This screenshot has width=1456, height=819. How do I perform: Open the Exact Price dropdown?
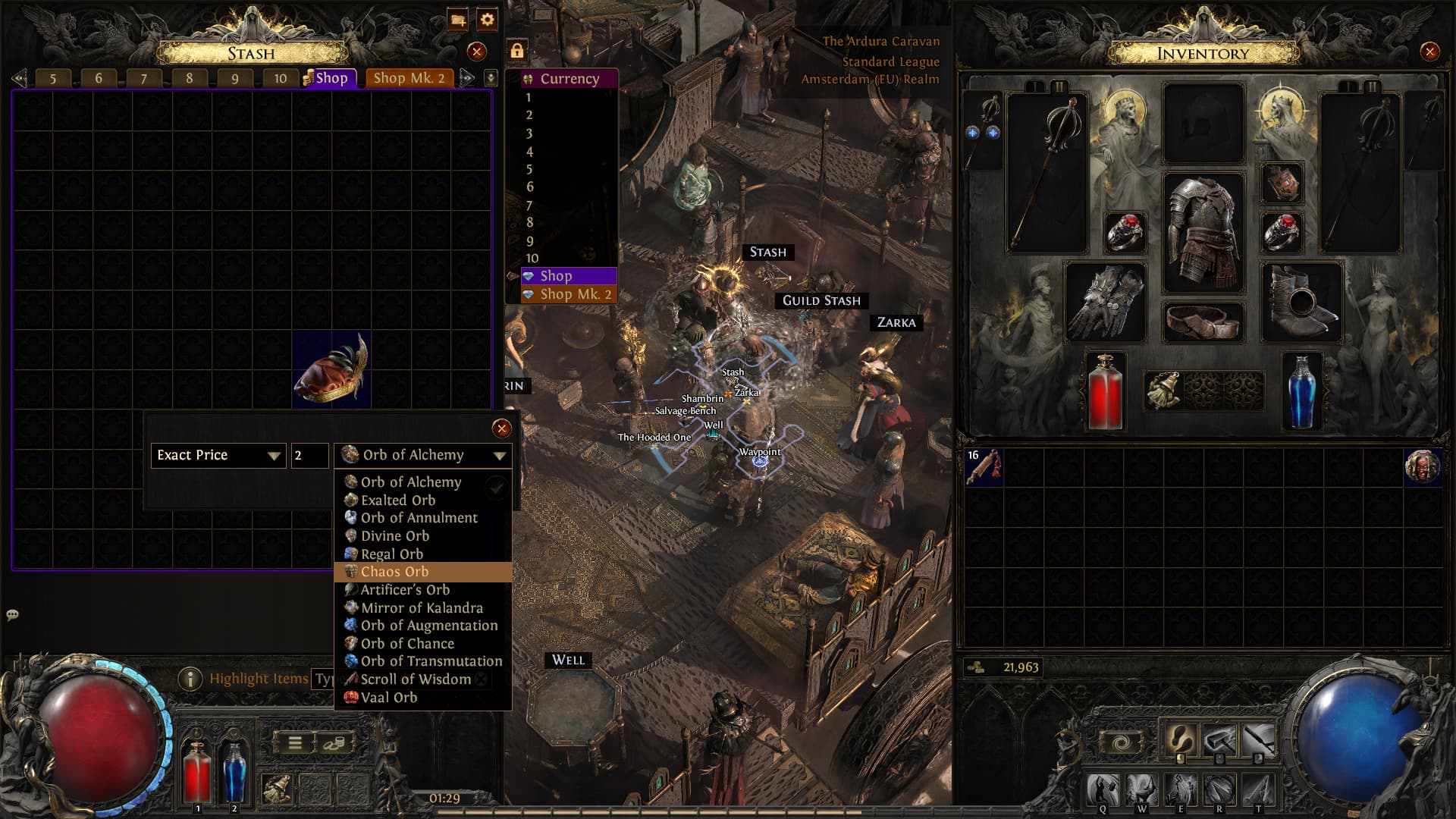218,455
